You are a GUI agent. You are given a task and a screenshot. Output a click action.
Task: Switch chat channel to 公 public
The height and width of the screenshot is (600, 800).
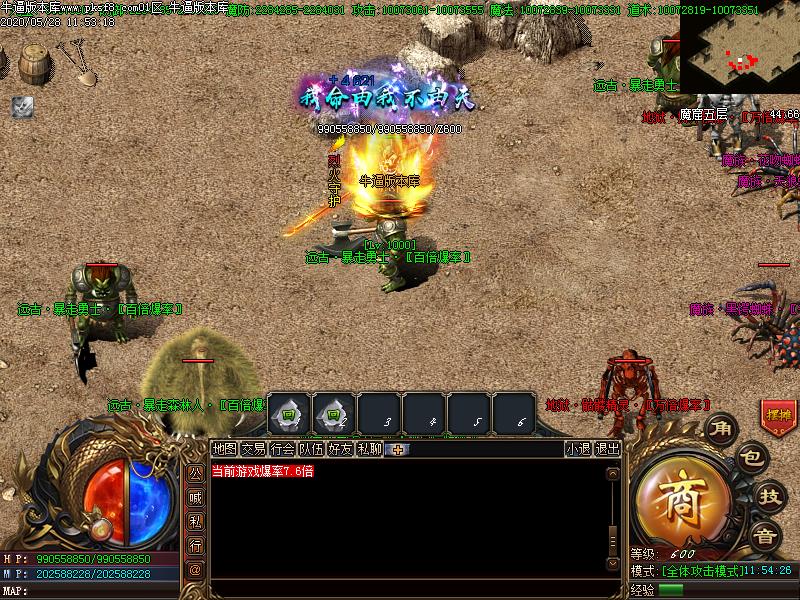click(196, 472)
